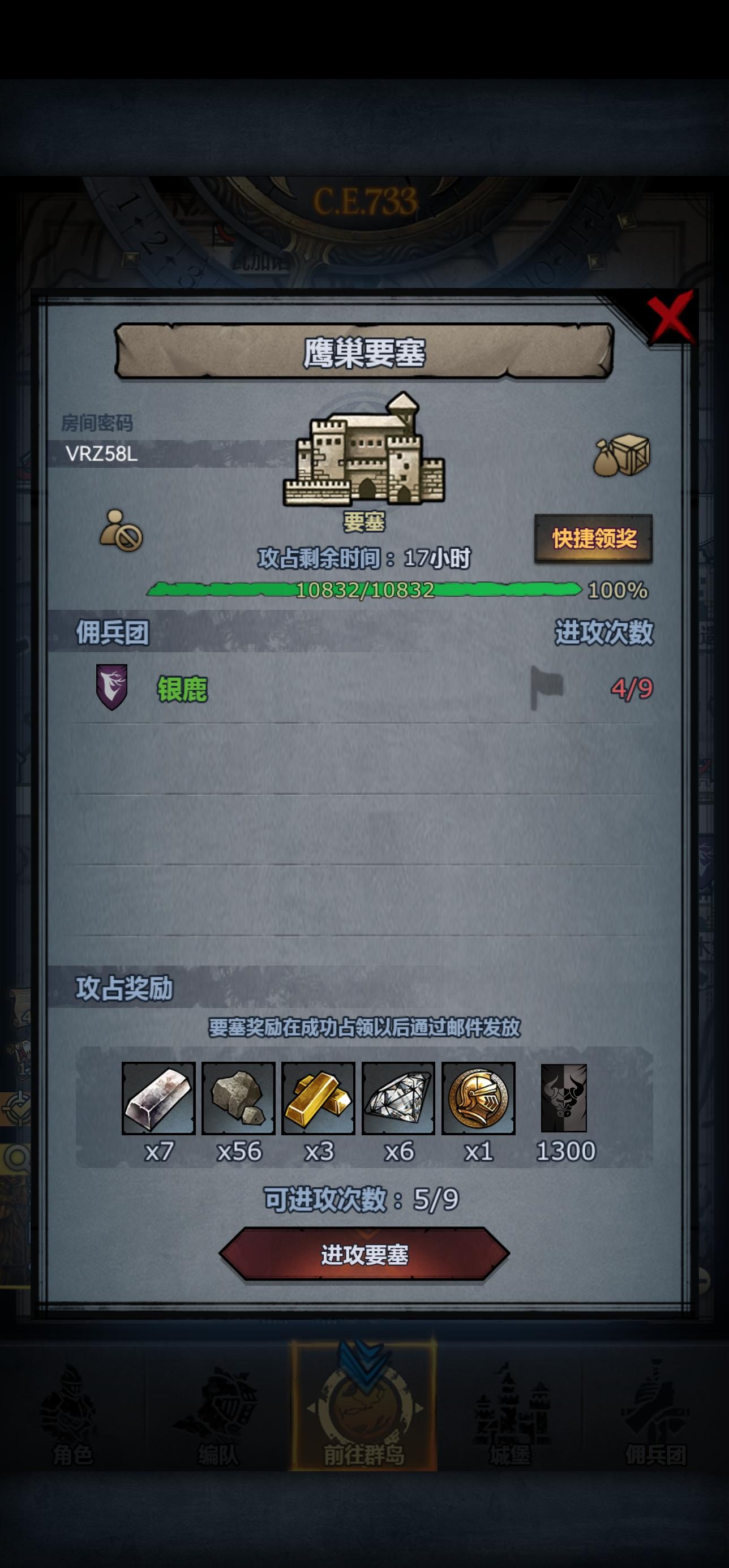View the stone x56 reward icon

241,1100
